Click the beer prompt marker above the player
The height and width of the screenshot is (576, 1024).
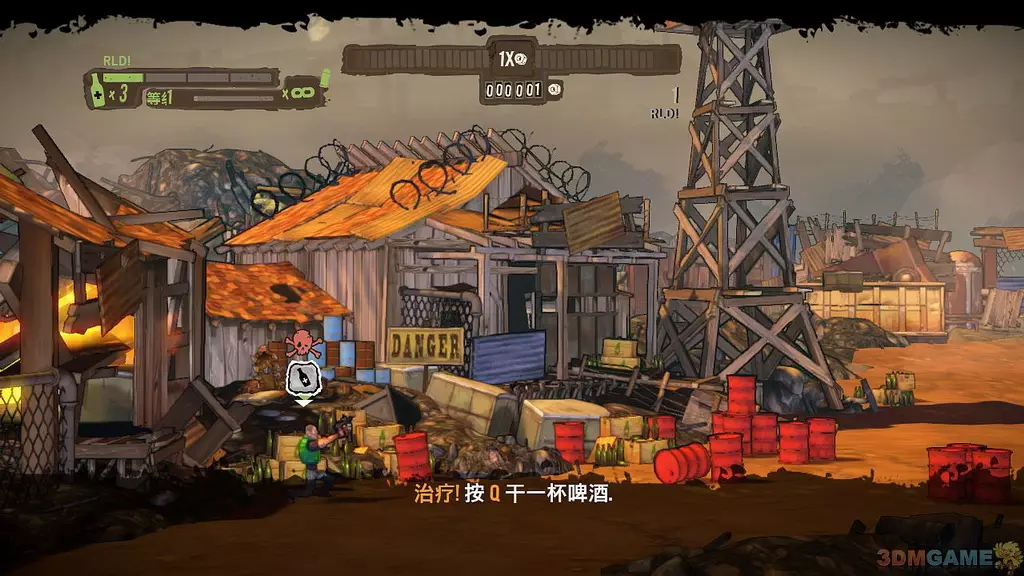pyautogui.click(x=302, y=378)
